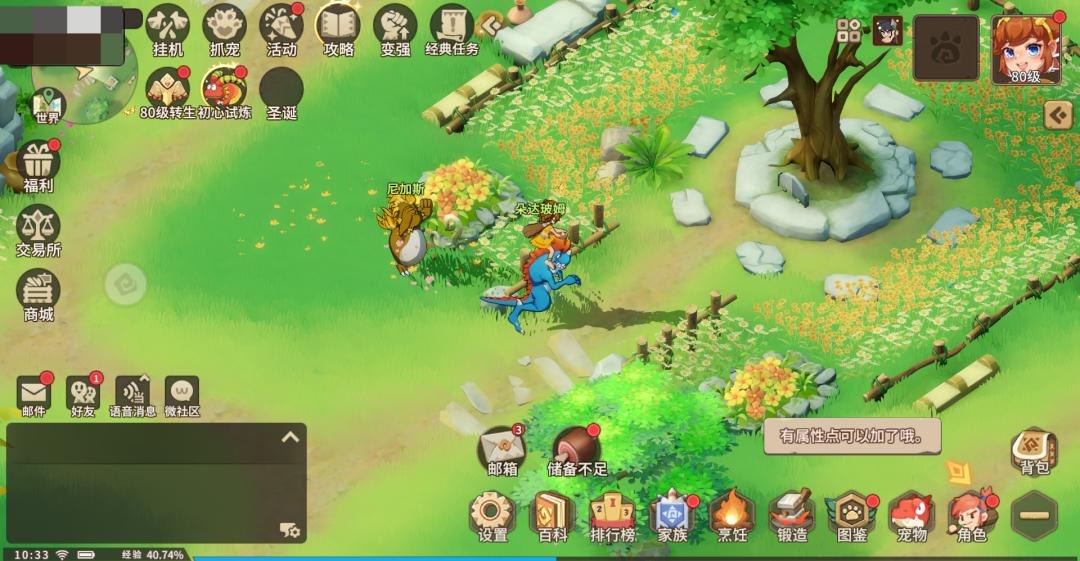
Task: Open the 活动 events panel
Action: (282, 28)
